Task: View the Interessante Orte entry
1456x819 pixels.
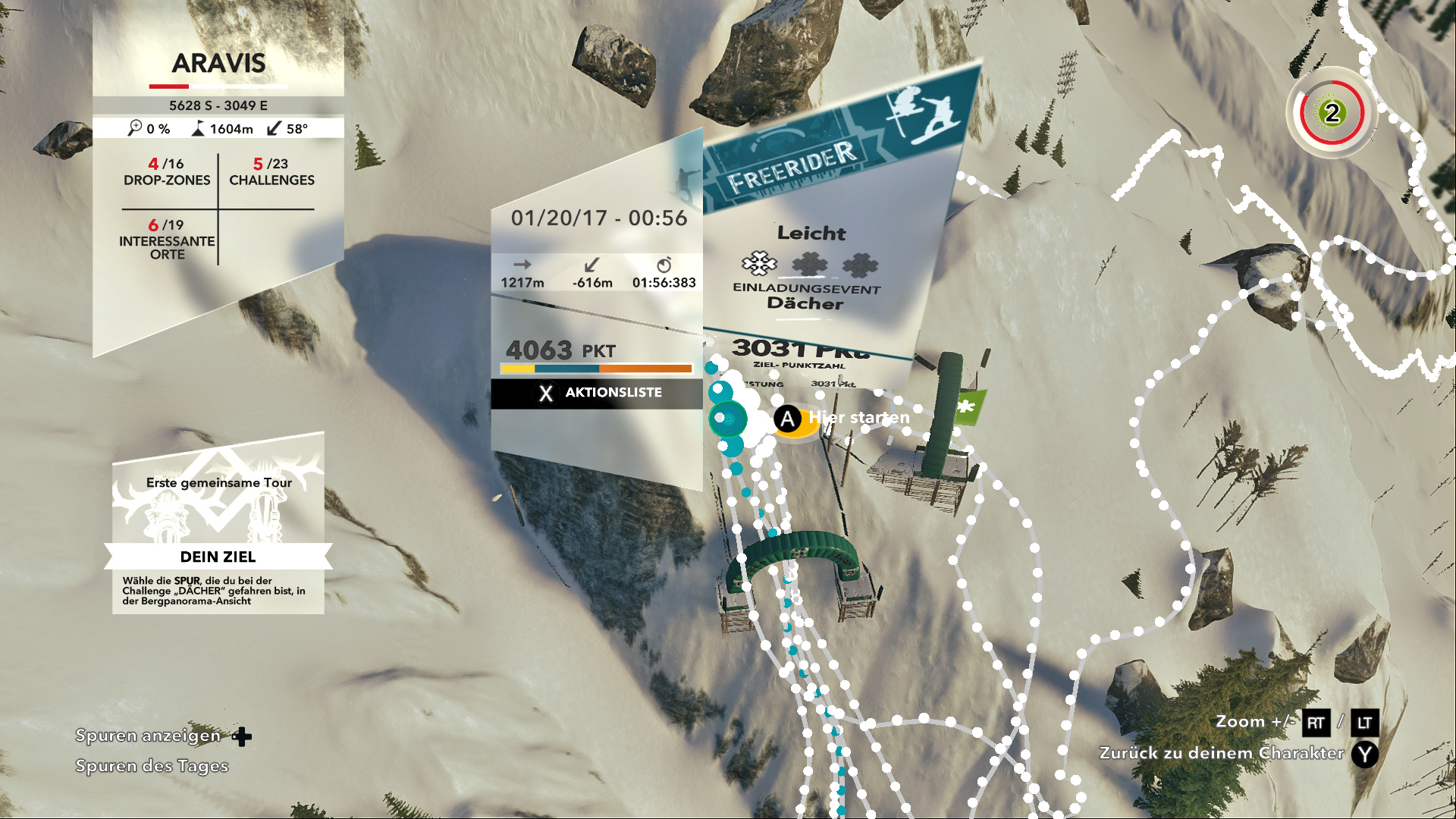Action: coord(167,240)
